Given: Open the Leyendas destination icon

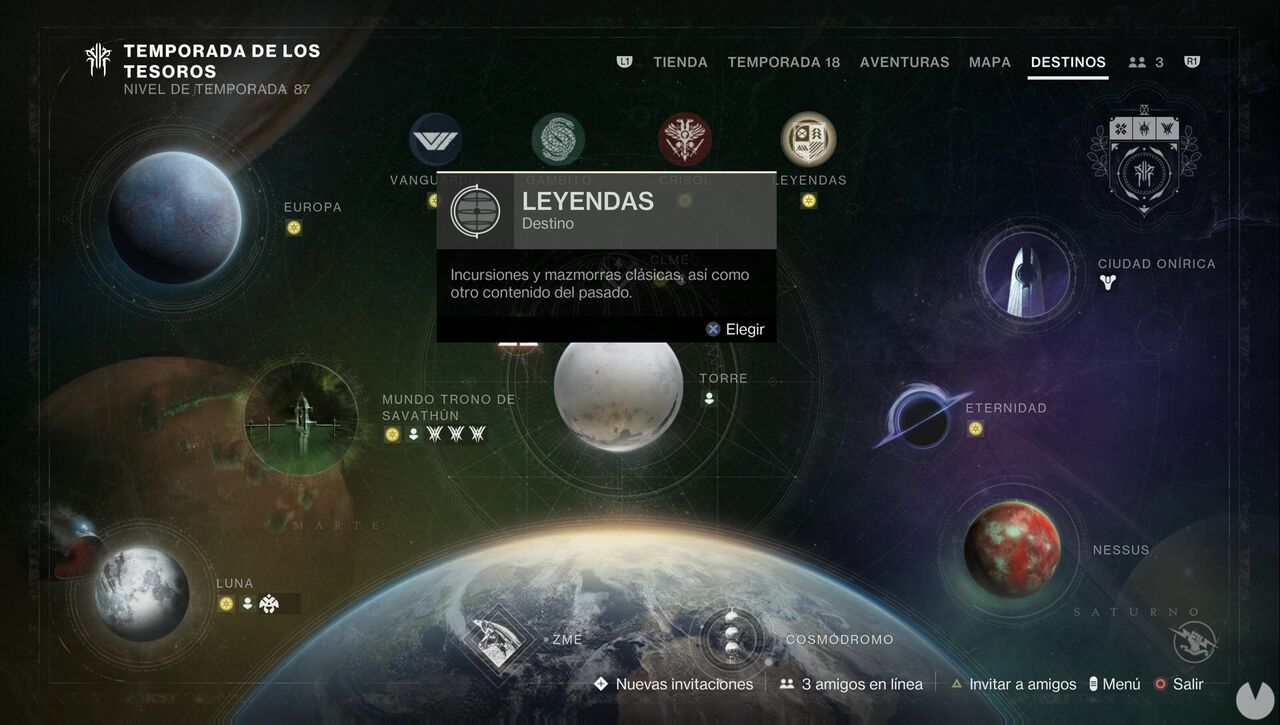Looking at the screenshot, I should point(808,138).
